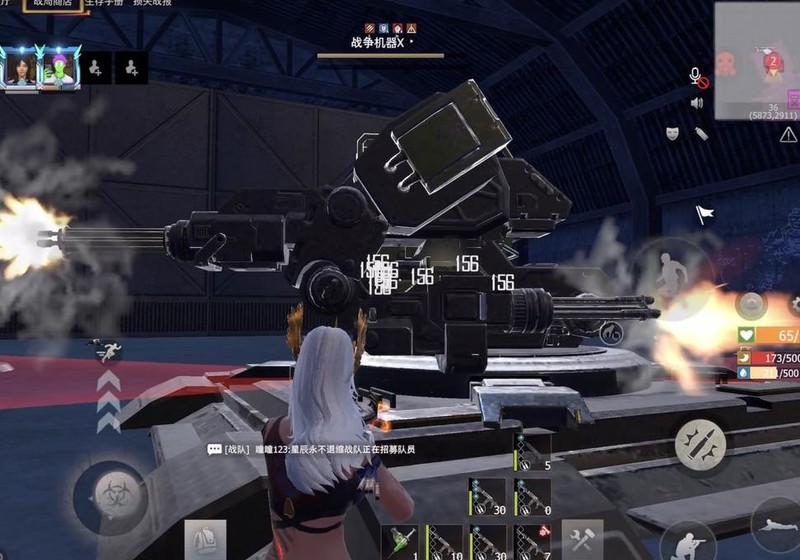Open the hammer and wrench build menu

pyautogui.click(x=582, y=539)
